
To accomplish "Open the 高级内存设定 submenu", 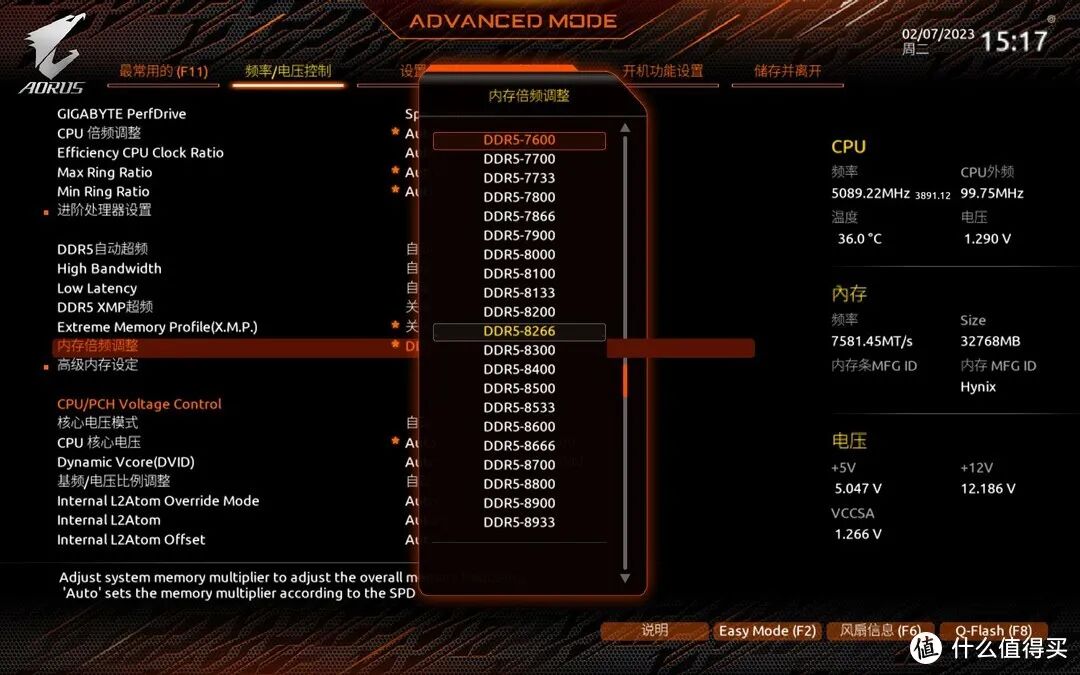I will click(97, 366).
